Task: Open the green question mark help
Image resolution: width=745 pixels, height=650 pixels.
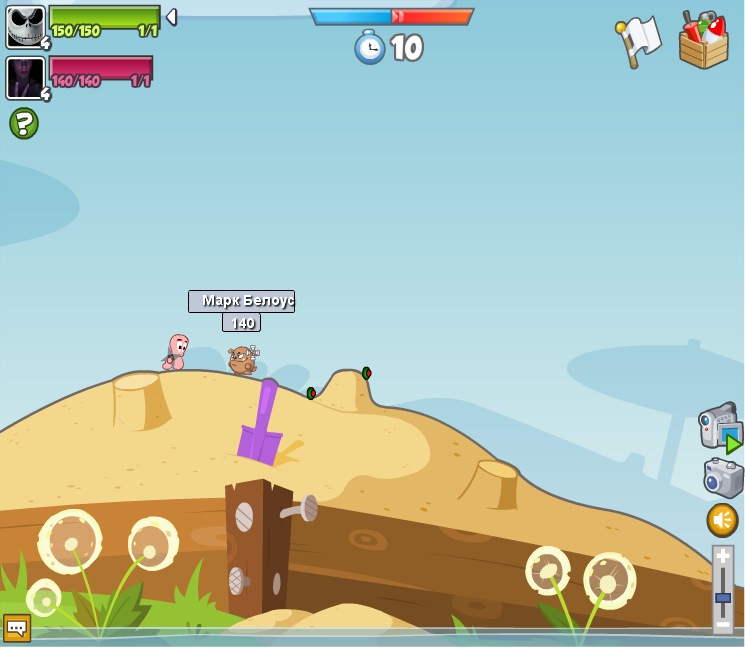Action: pos(24,123)
